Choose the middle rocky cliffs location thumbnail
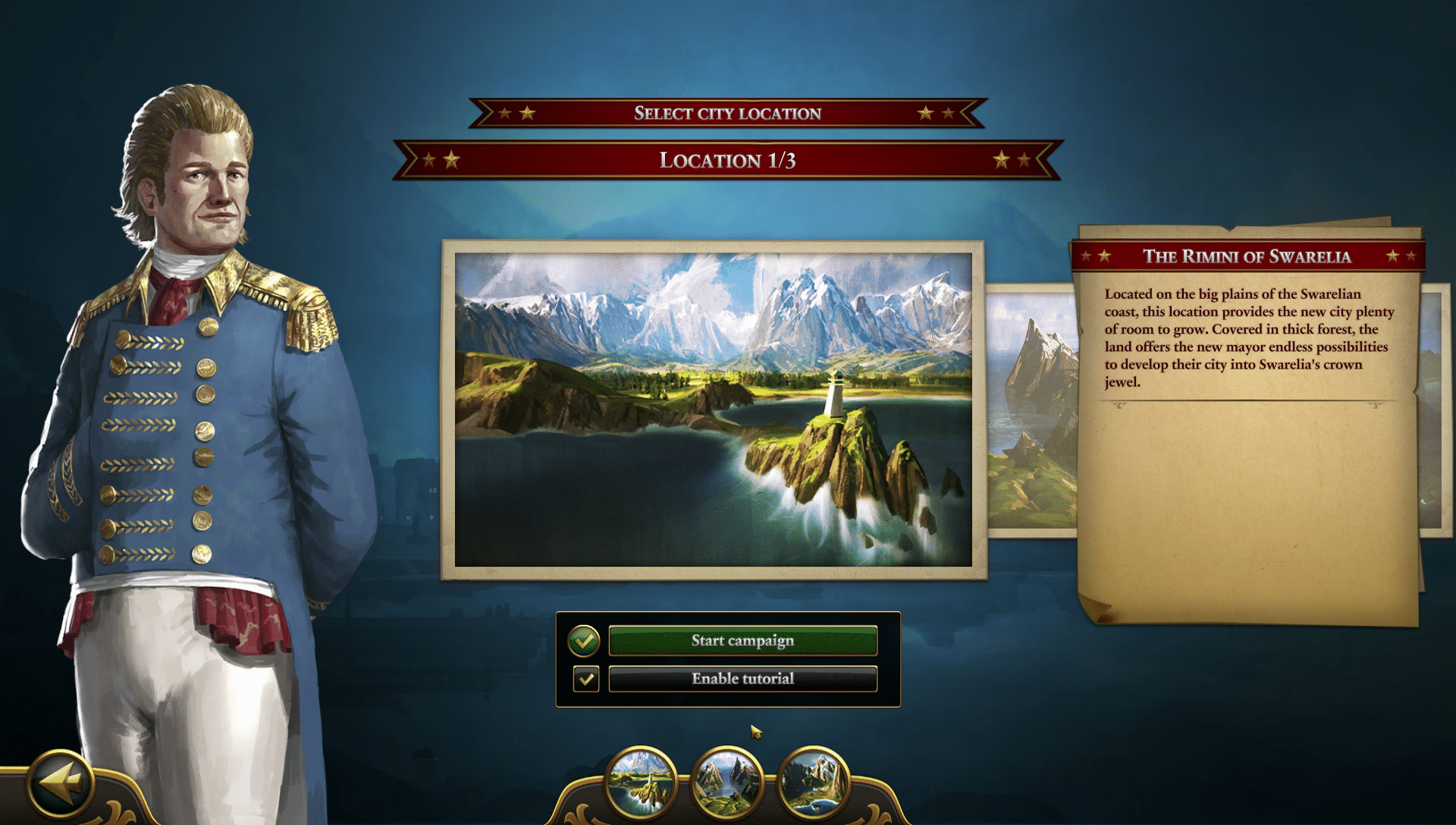Screen dimensions: 1456x825 pos(727,782)
